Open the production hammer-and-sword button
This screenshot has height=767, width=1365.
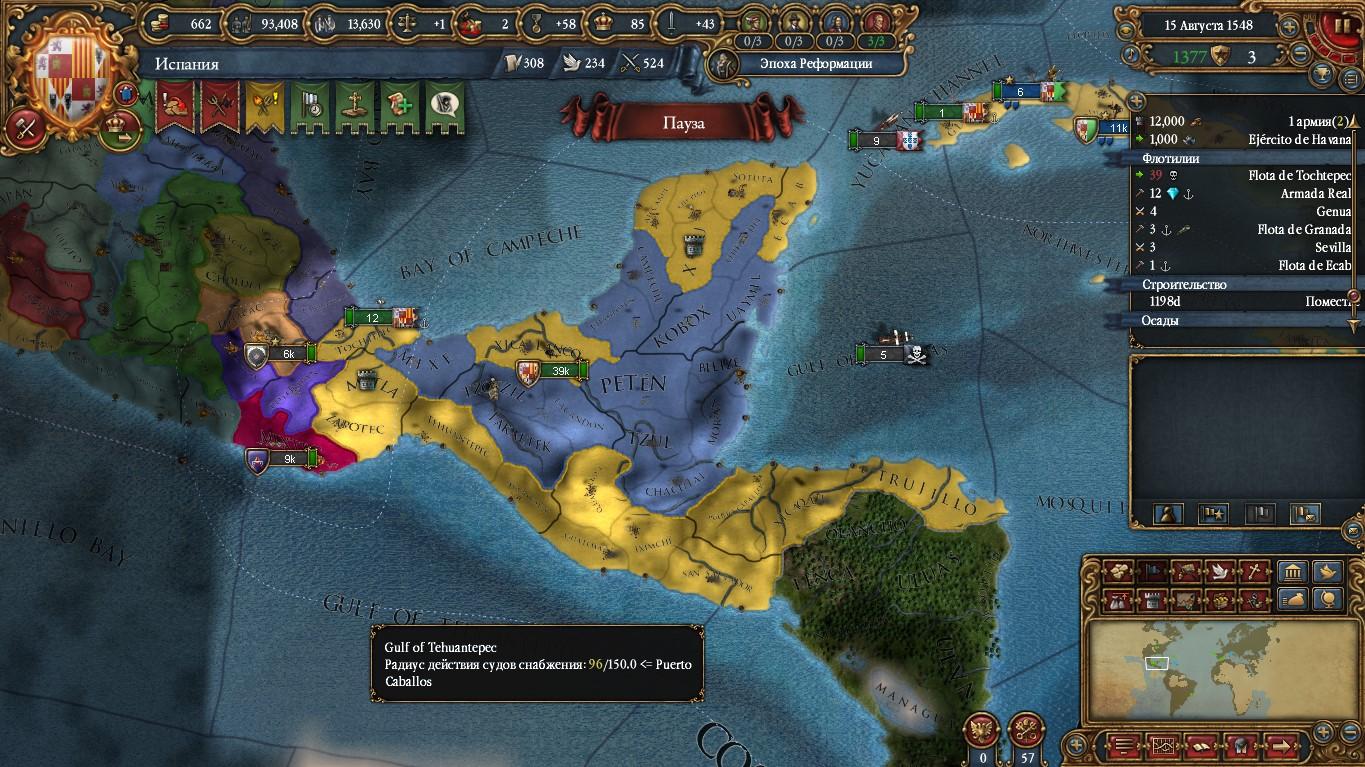(x=24, y=127)
